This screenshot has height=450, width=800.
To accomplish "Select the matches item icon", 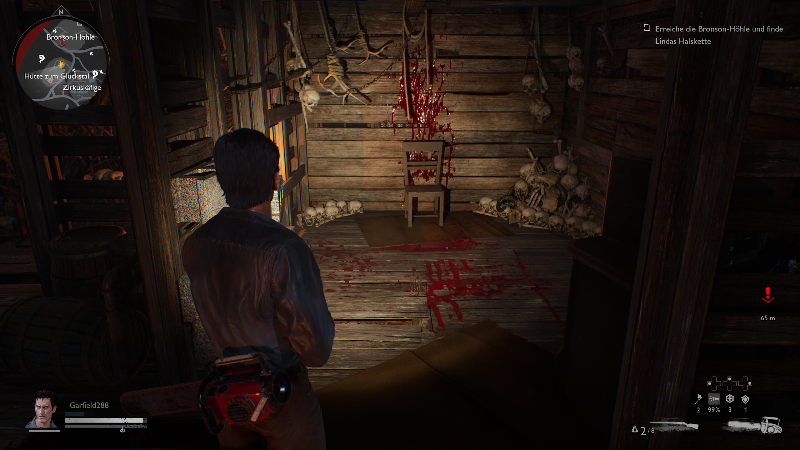I will tap(697, 398).
